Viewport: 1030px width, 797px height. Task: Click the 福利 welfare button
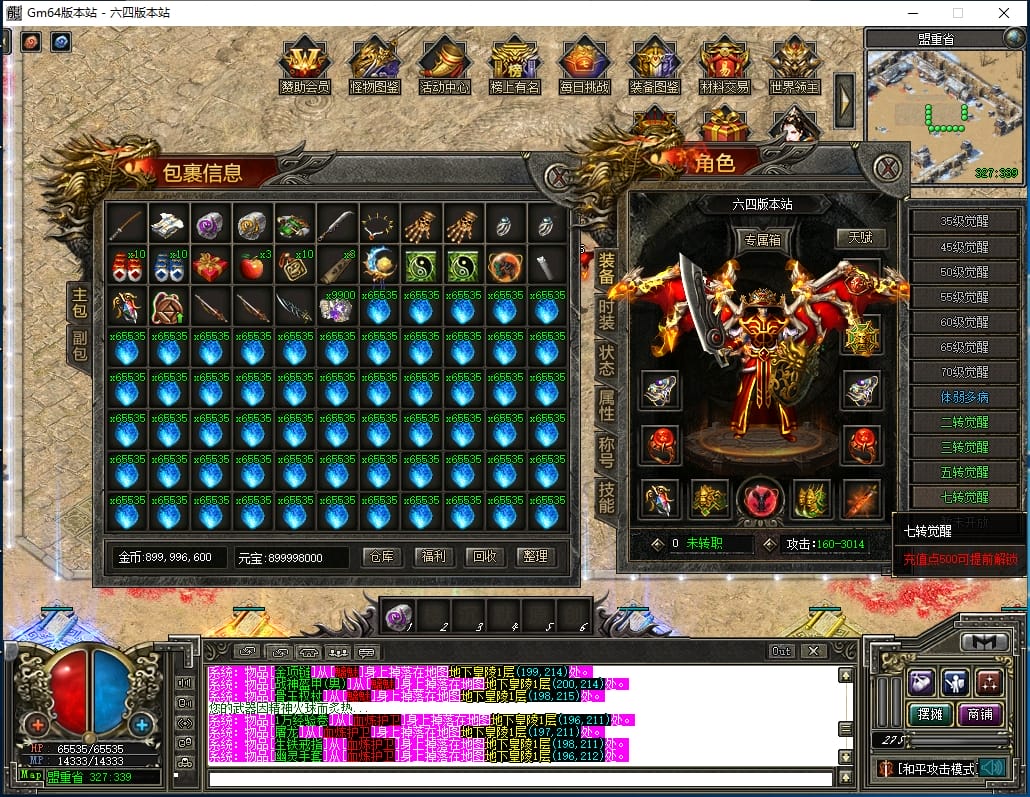434,557
